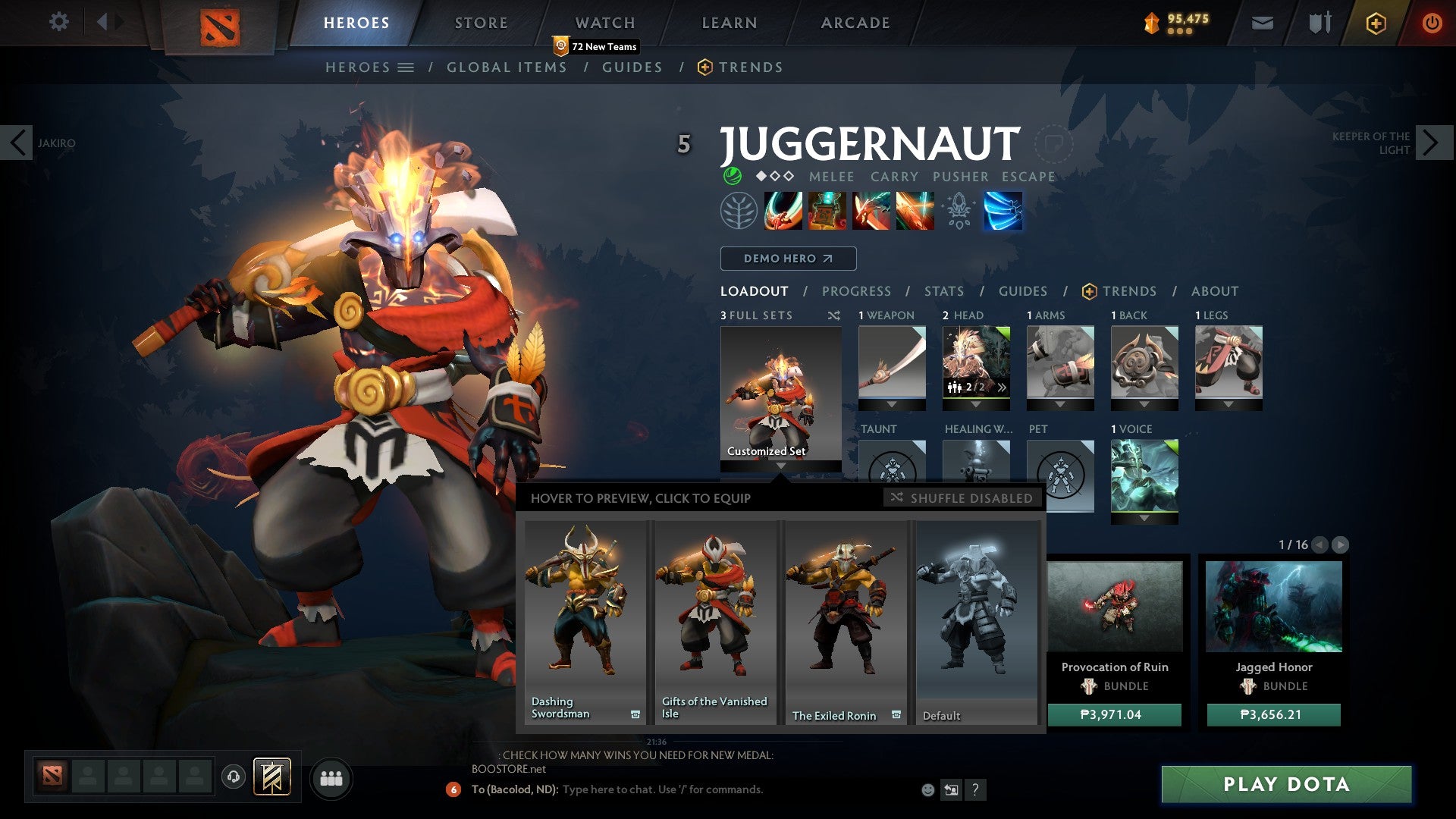Image resolution: width=1456 pixels, height=819 pixels.
Task: Open the mail notifications envelope
Action: point(1261,23)
